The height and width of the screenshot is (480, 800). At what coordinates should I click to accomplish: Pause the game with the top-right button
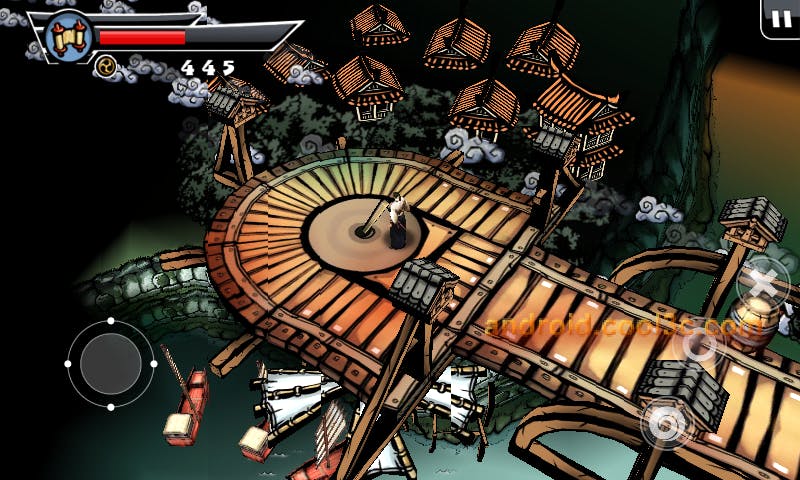[780, 18]
